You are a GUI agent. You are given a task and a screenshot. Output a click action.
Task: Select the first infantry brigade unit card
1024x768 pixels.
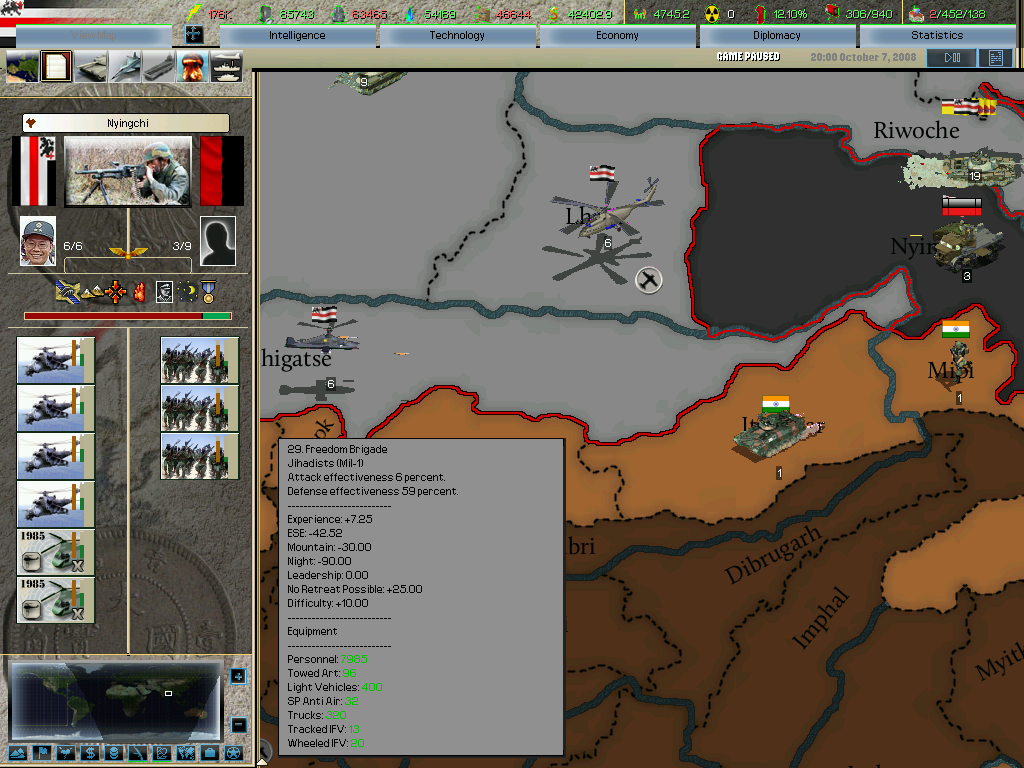[x=199, y=361]
